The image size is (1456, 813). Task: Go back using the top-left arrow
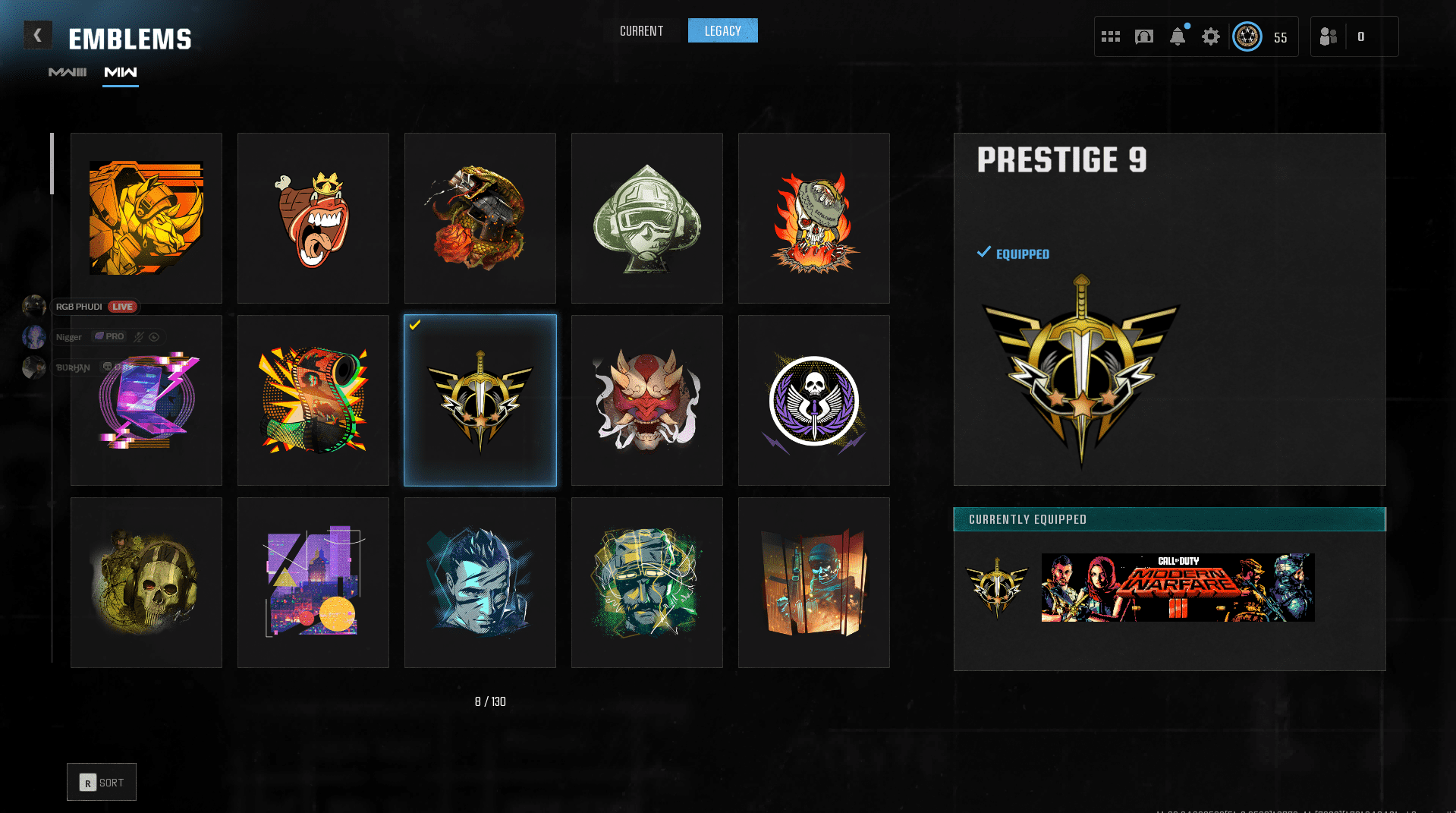point(37,35)
